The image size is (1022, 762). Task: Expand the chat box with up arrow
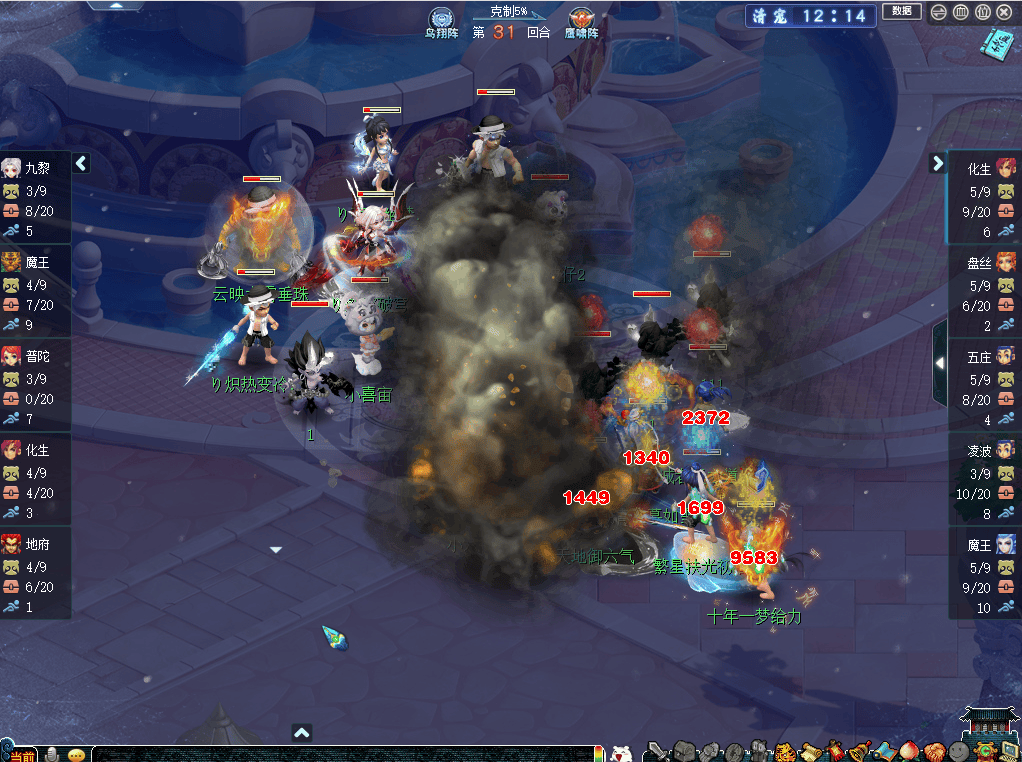click(x=302, y=733)
